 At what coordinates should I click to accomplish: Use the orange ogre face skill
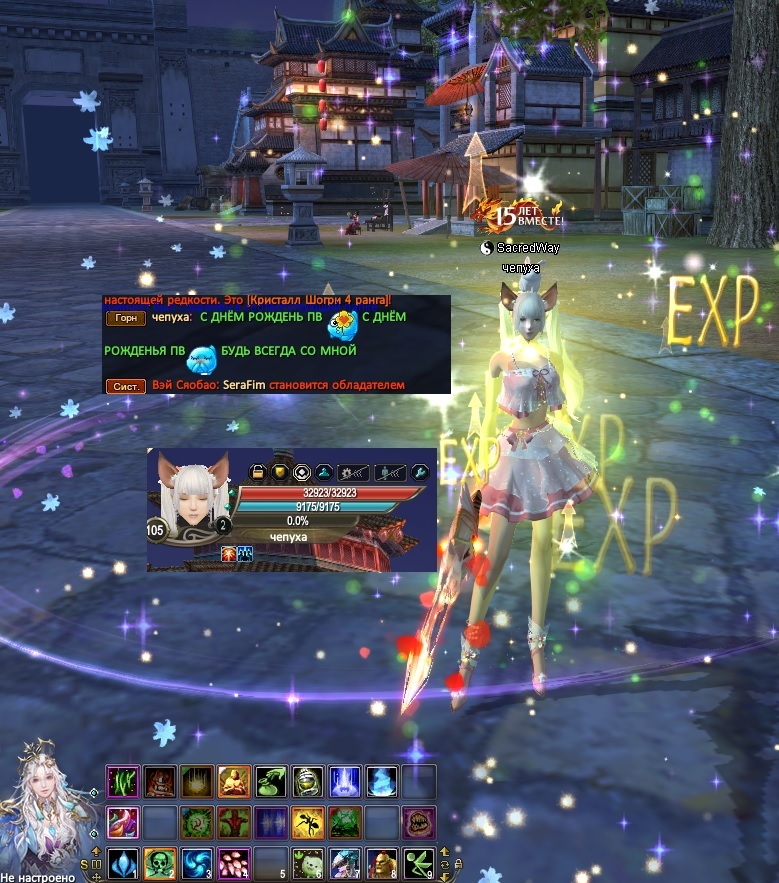coord(381,862)
